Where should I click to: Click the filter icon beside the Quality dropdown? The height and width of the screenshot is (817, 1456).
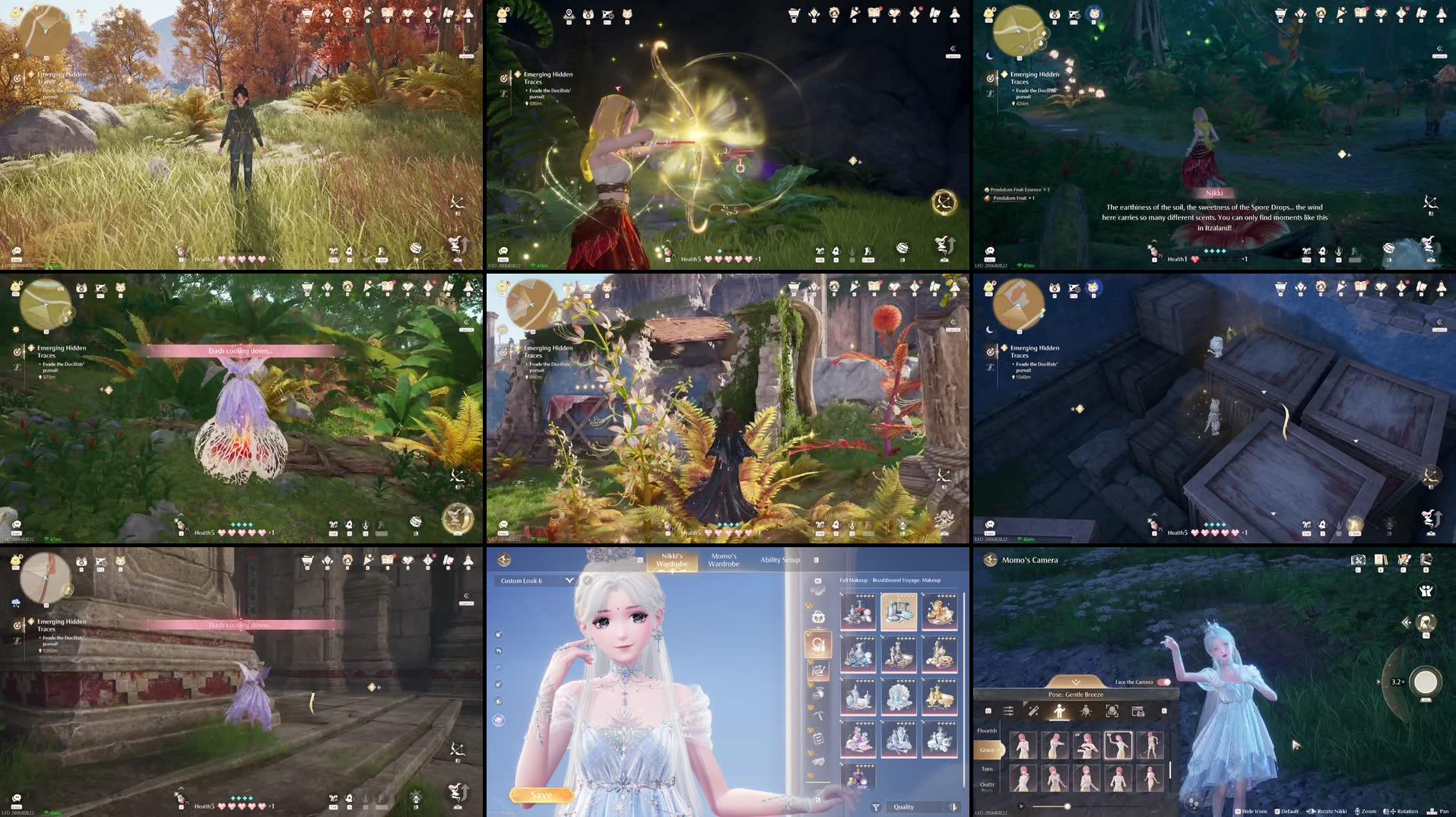coord(876,806)
